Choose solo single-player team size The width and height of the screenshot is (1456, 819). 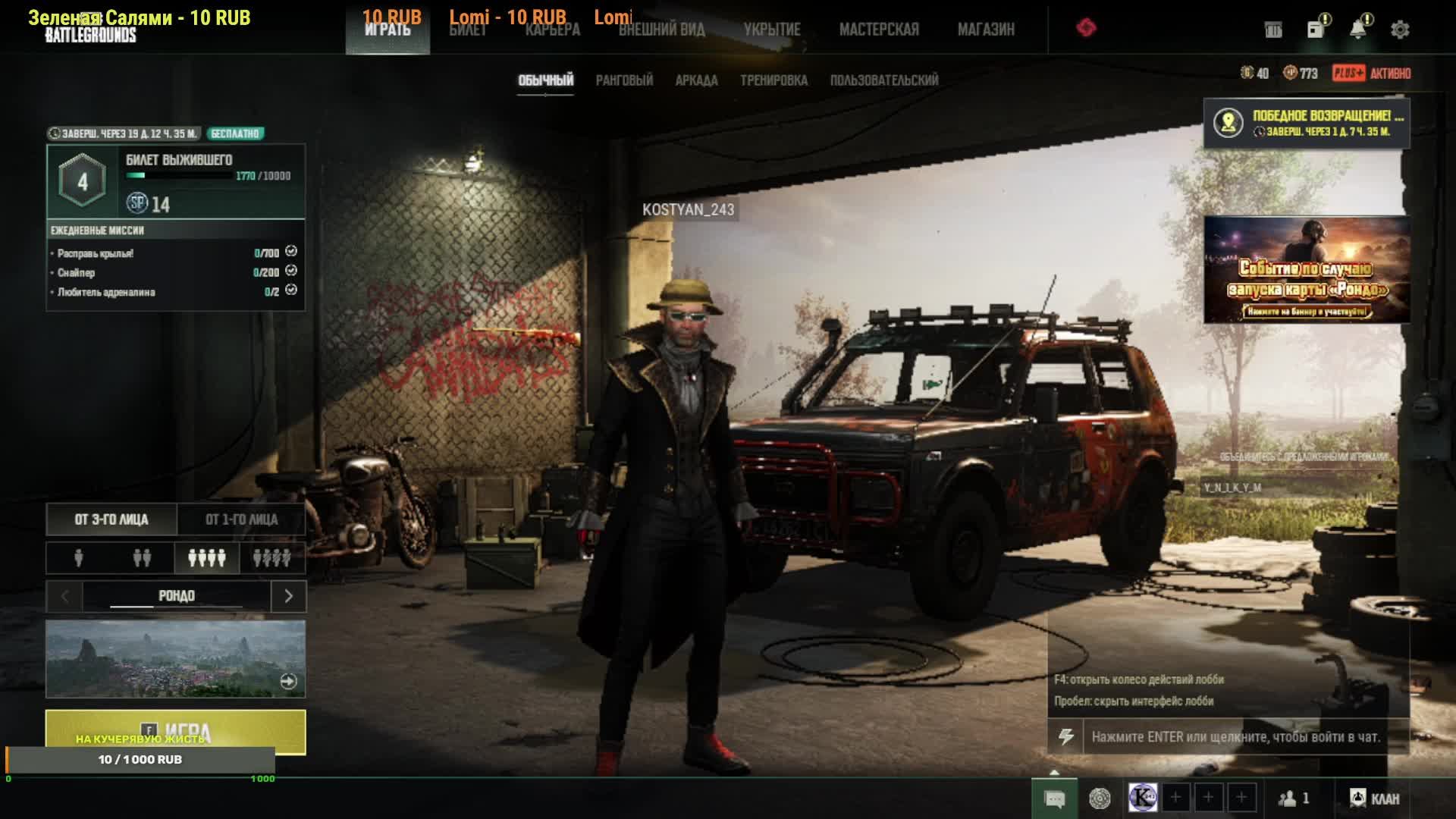click(x=79, y=558)
